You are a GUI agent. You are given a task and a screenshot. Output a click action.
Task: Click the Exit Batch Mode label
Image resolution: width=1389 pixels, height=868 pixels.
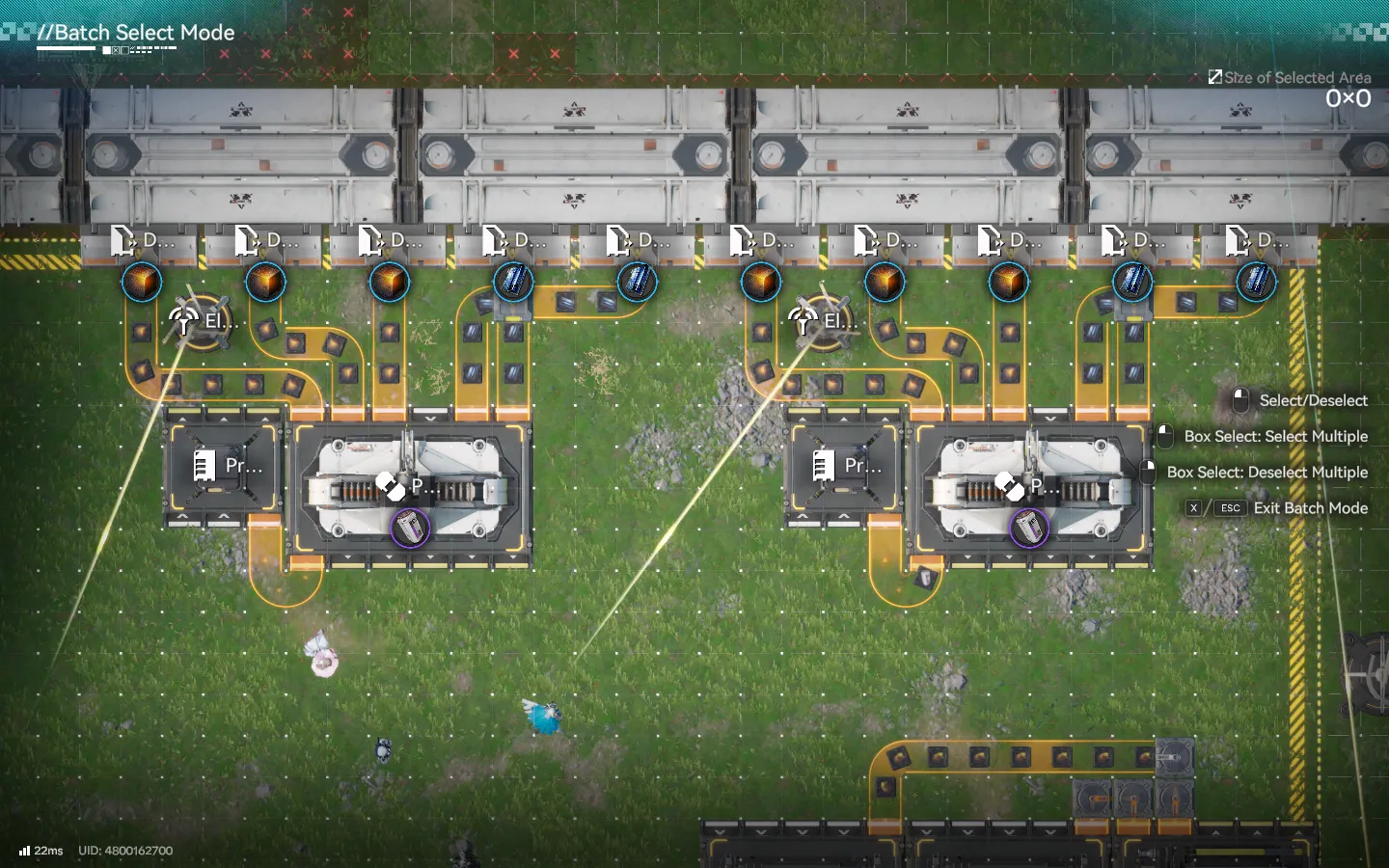coord(1310,508)
